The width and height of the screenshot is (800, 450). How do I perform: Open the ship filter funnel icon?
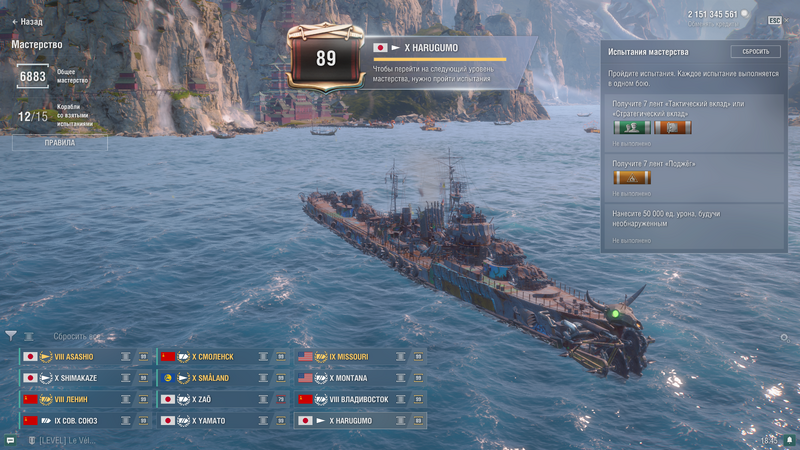11,336
